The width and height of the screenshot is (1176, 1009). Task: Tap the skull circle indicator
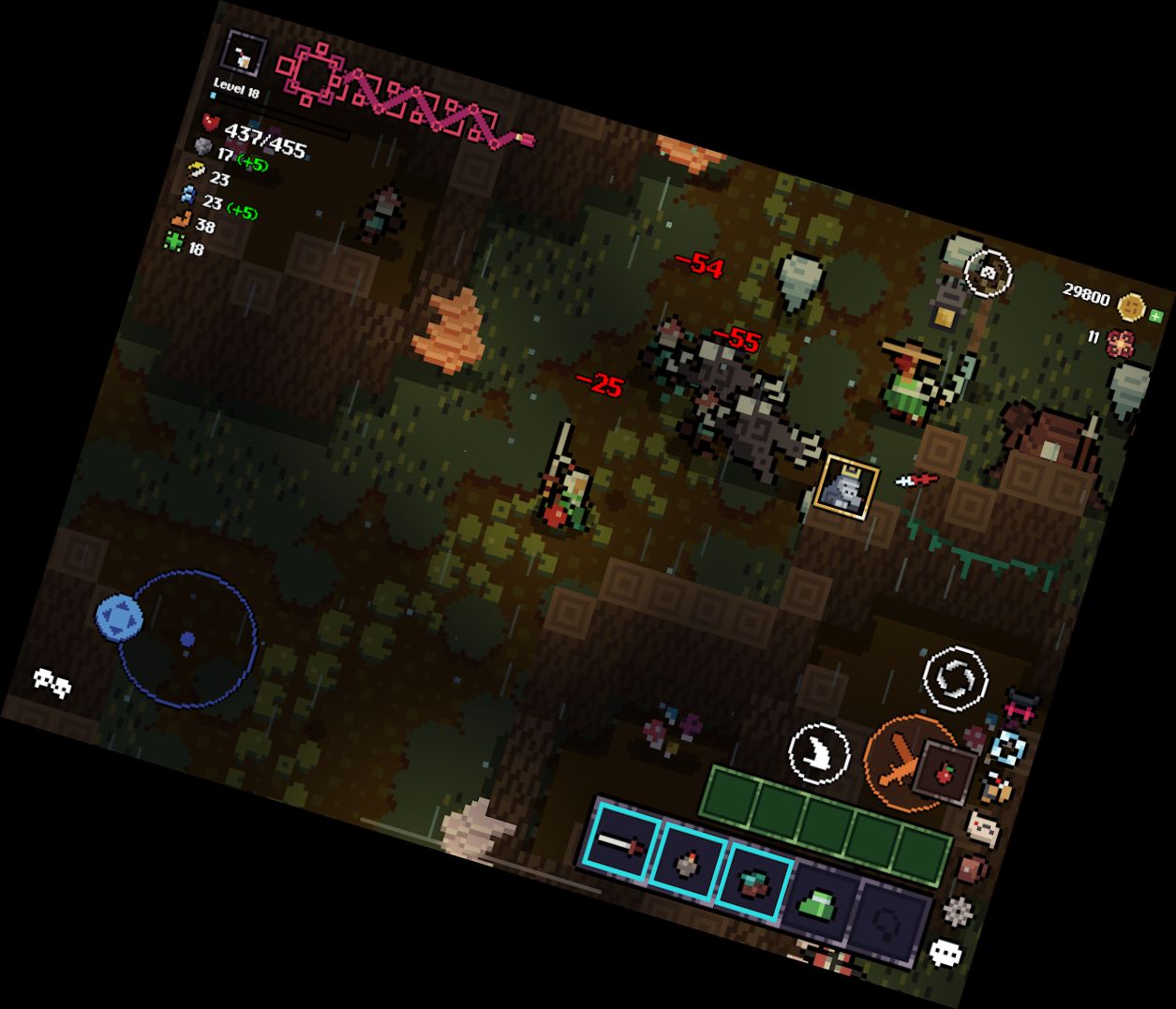tap(988, 274)
